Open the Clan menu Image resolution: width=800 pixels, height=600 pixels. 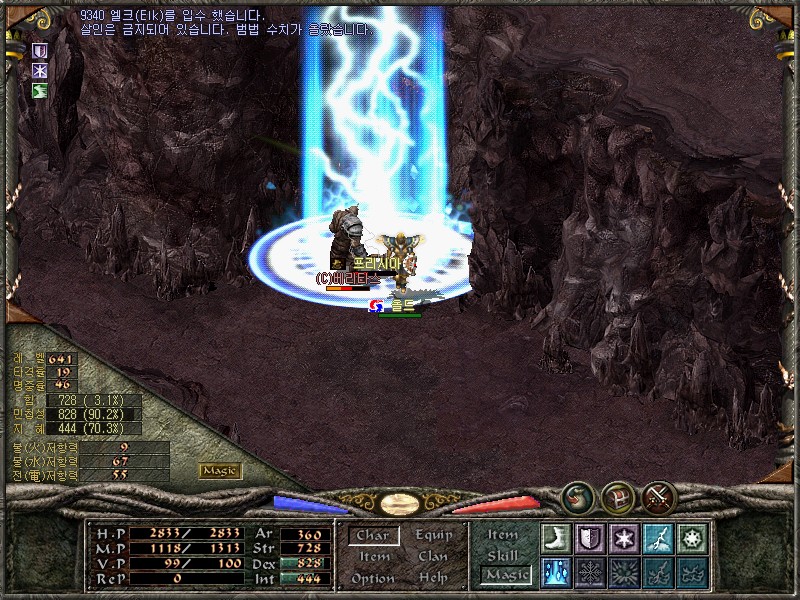pyautogui.click(x=433, y=556)
